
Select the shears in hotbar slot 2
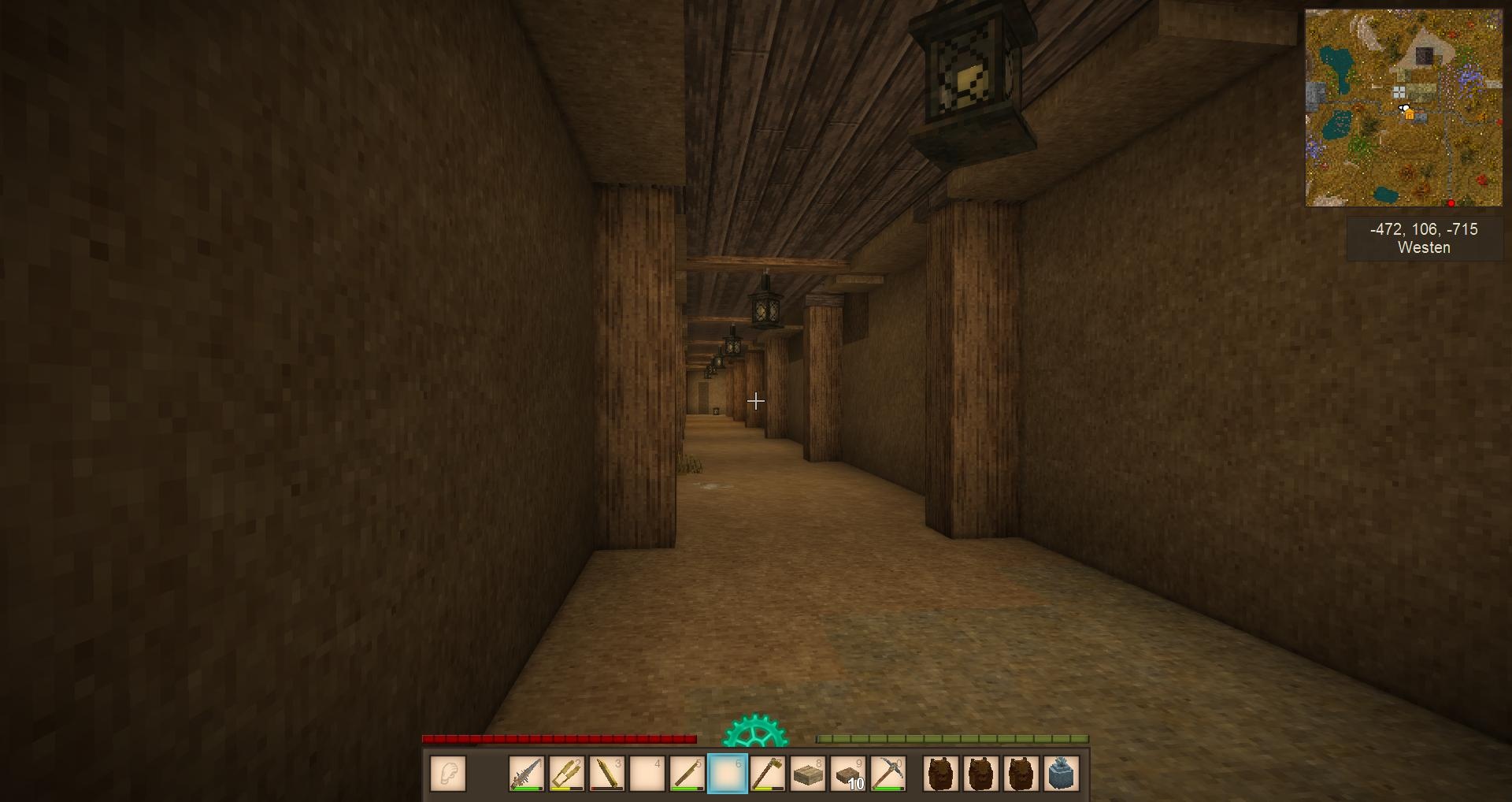(x=567, y=774)
